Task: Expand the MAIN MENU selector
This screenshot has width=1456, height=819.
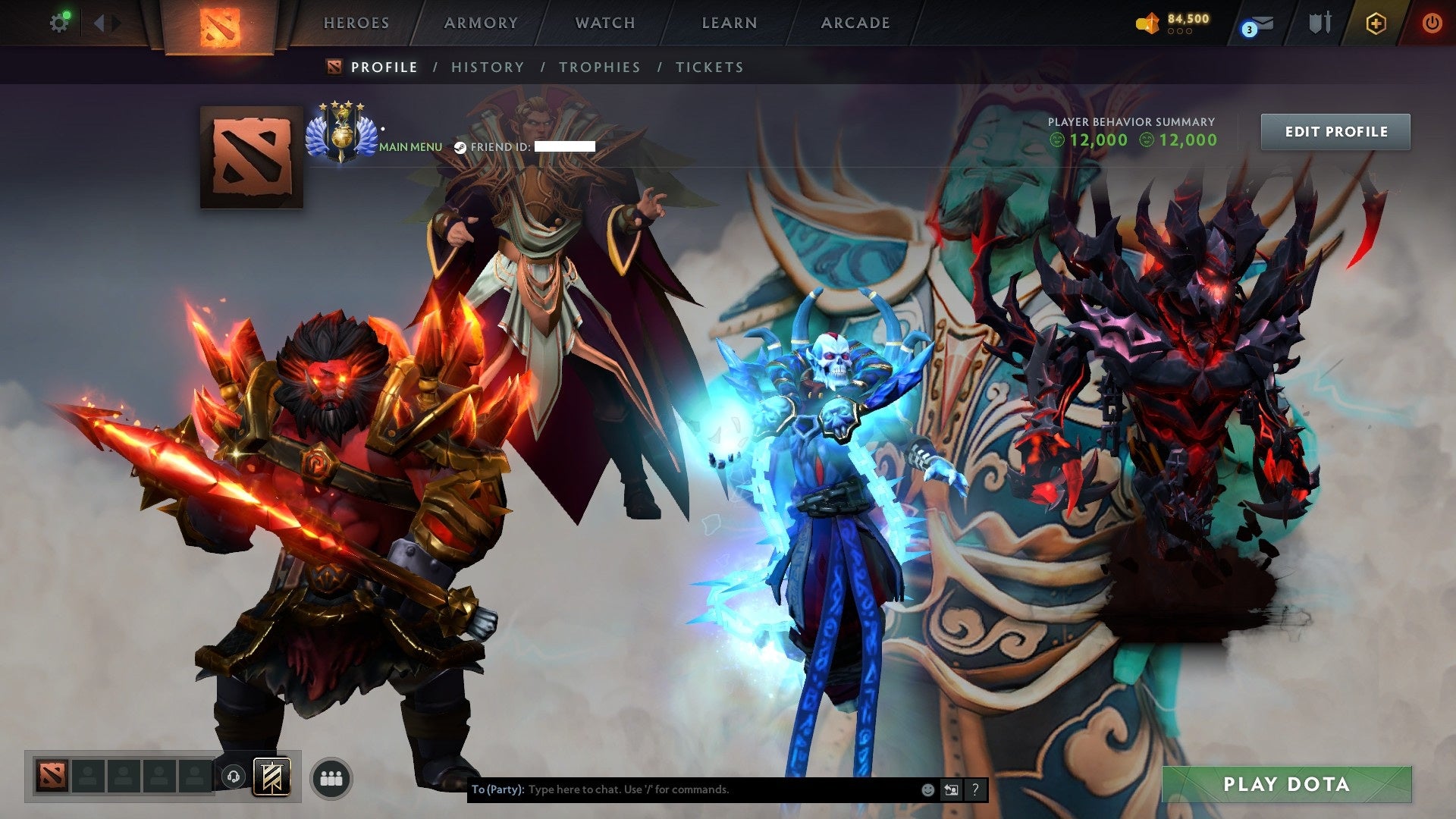Action: click(411, 146)
